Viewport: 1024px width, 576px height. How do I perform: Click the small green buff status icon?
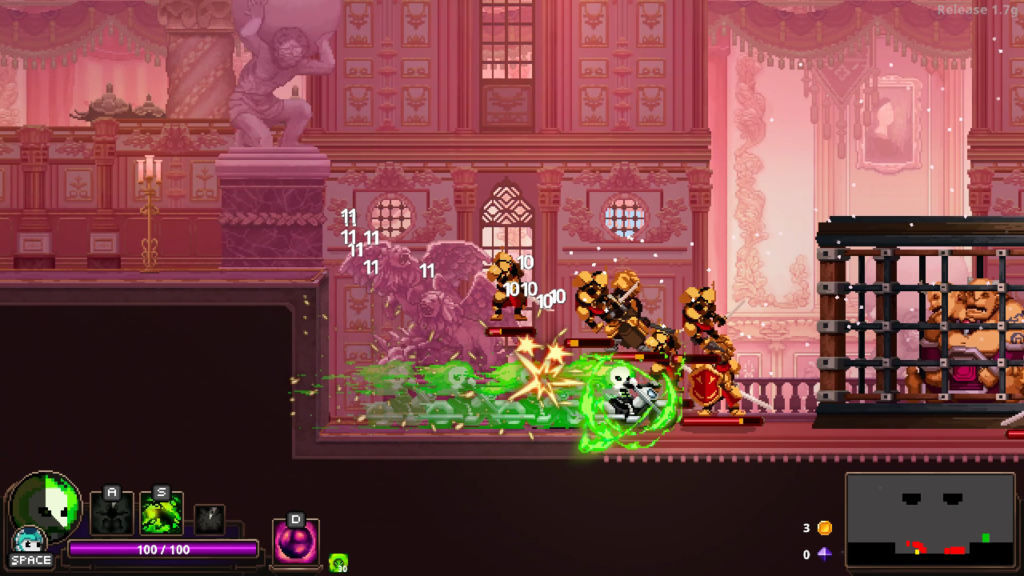(338, 563)
